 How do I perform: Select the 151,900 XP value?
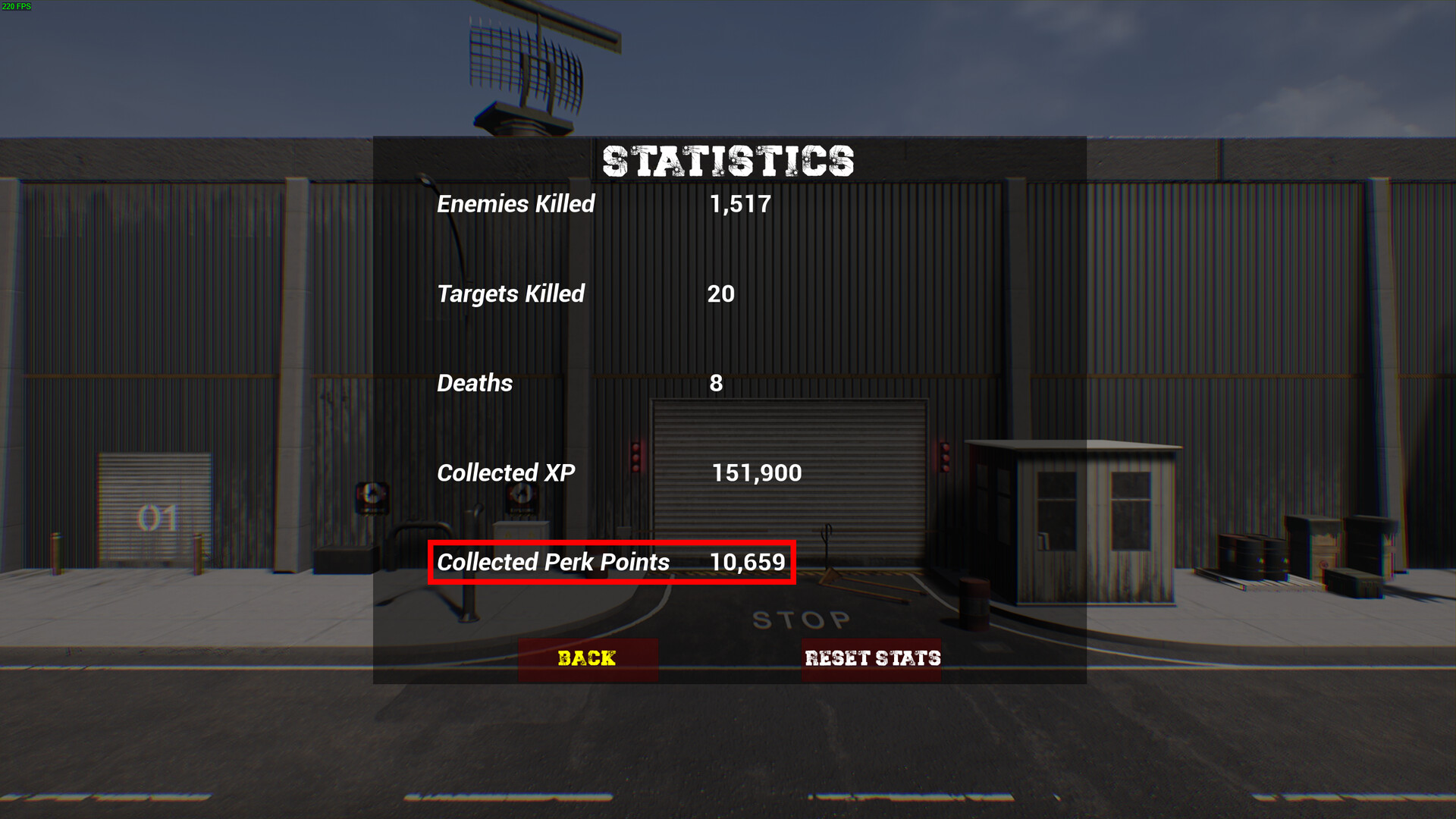(x=757, y=472)
